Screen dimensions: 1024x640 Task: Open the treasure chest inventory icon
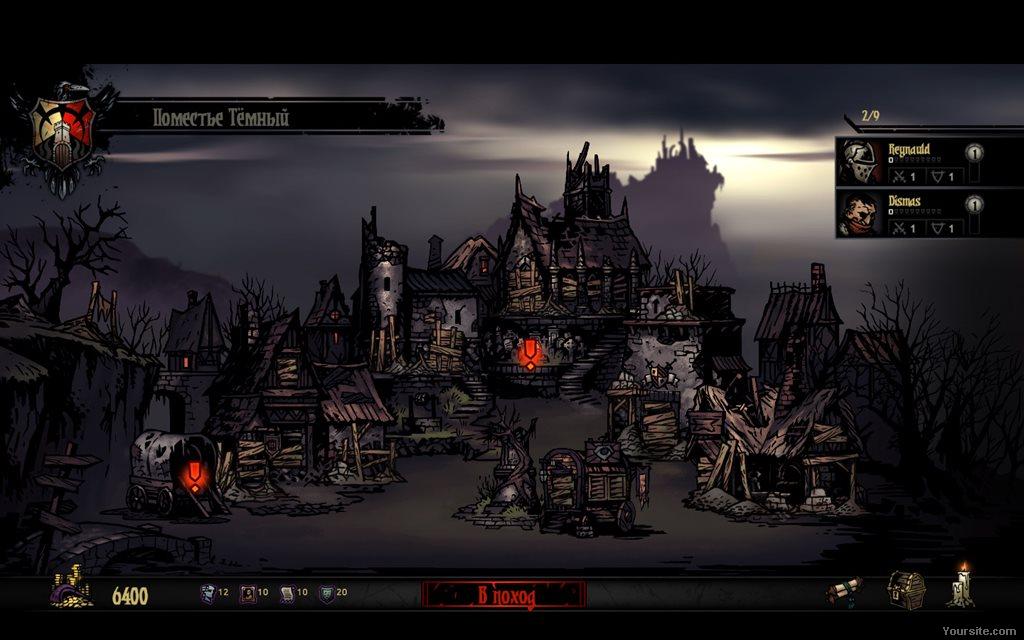(905, 589)
